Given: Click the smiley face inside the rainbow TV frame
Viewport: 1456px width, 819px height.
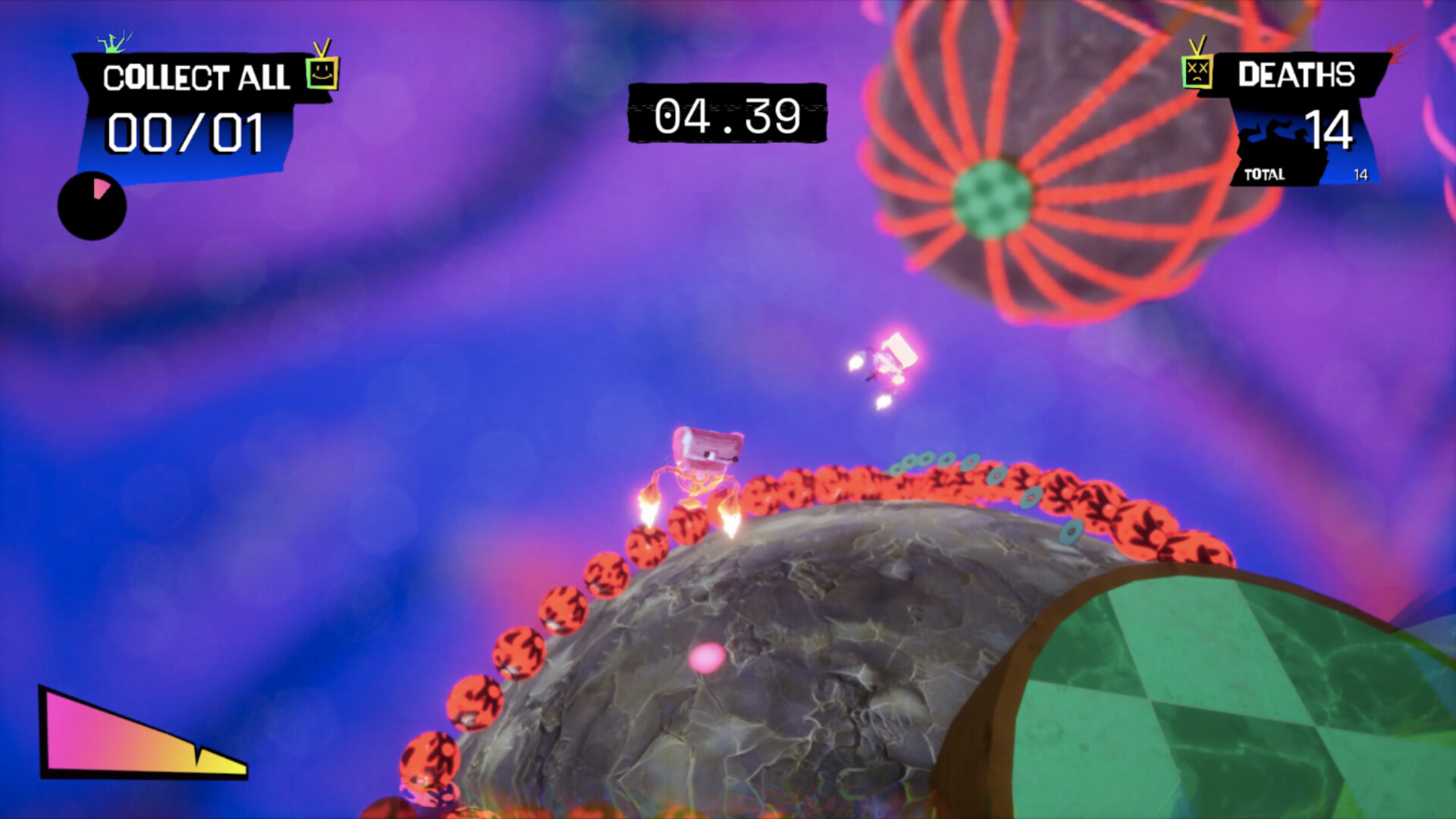Looking at the screenshot, I should [323, 76].
